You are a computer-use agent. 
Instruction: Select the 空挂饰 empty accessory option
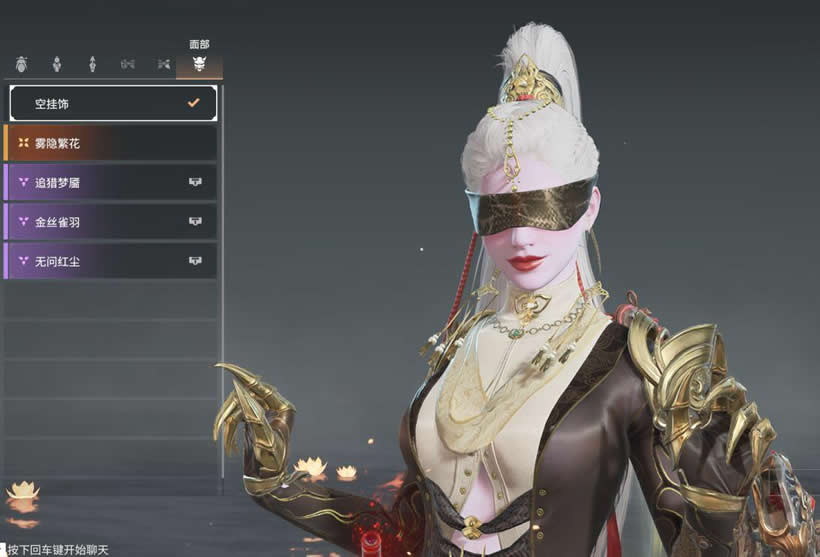point(112,103)
